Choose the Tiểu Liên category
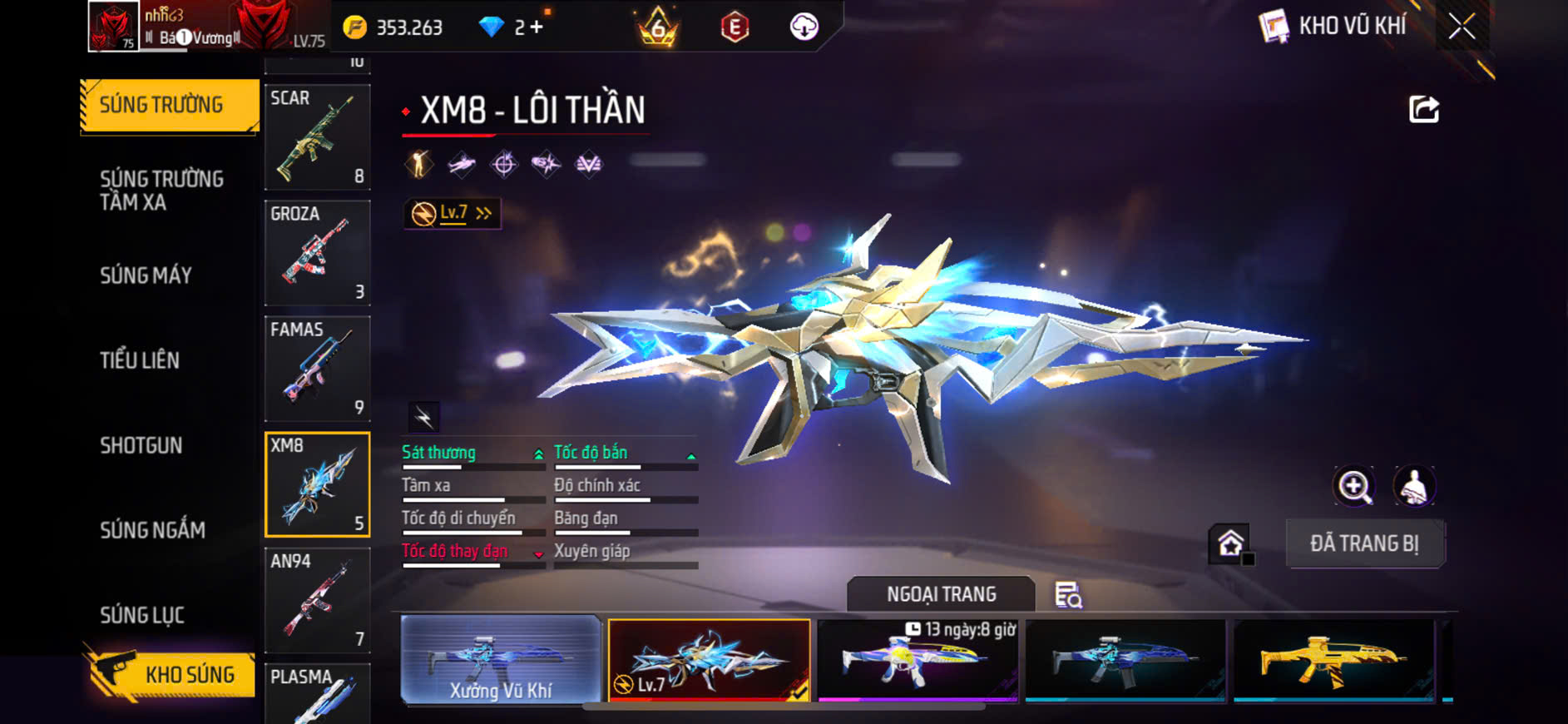The height and width of the screenshot is (724, 1568). pos(140,360)
